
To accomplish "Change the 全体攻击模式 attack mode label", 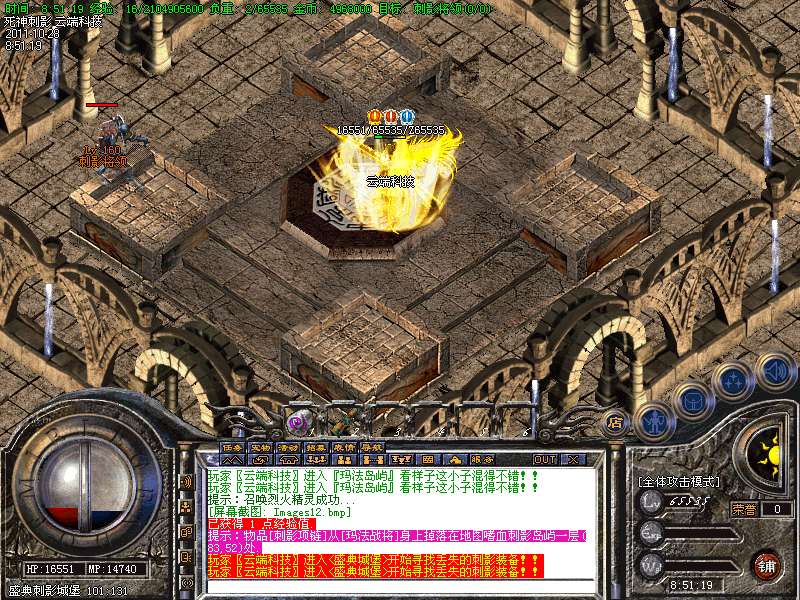I will coord(679,481).
